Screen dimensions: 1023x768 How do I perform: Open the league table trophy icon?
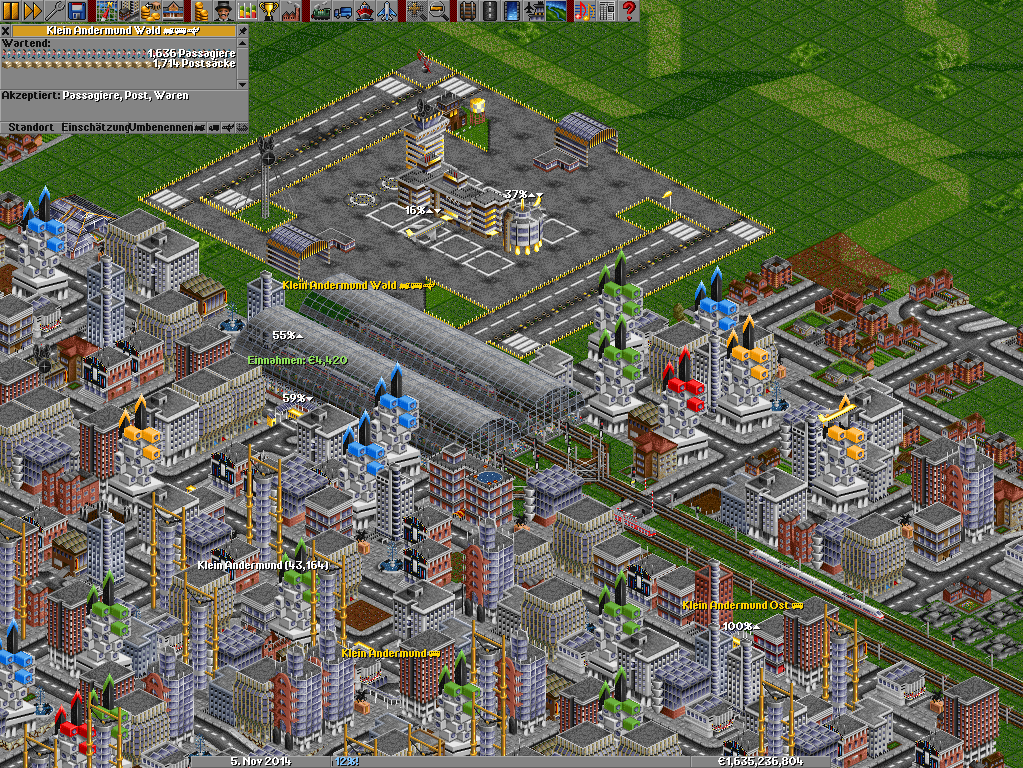(x=268, y=11)
